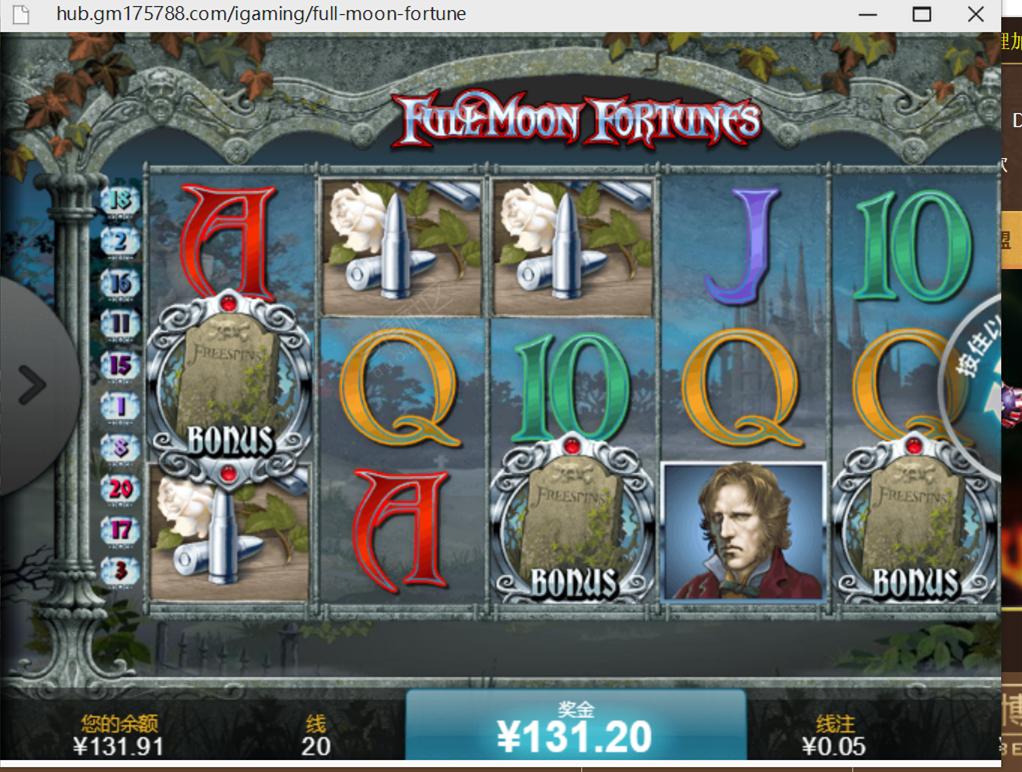Screen dimensions: 1022x772
Task: Close the browser window
Action: coord(976,14)
